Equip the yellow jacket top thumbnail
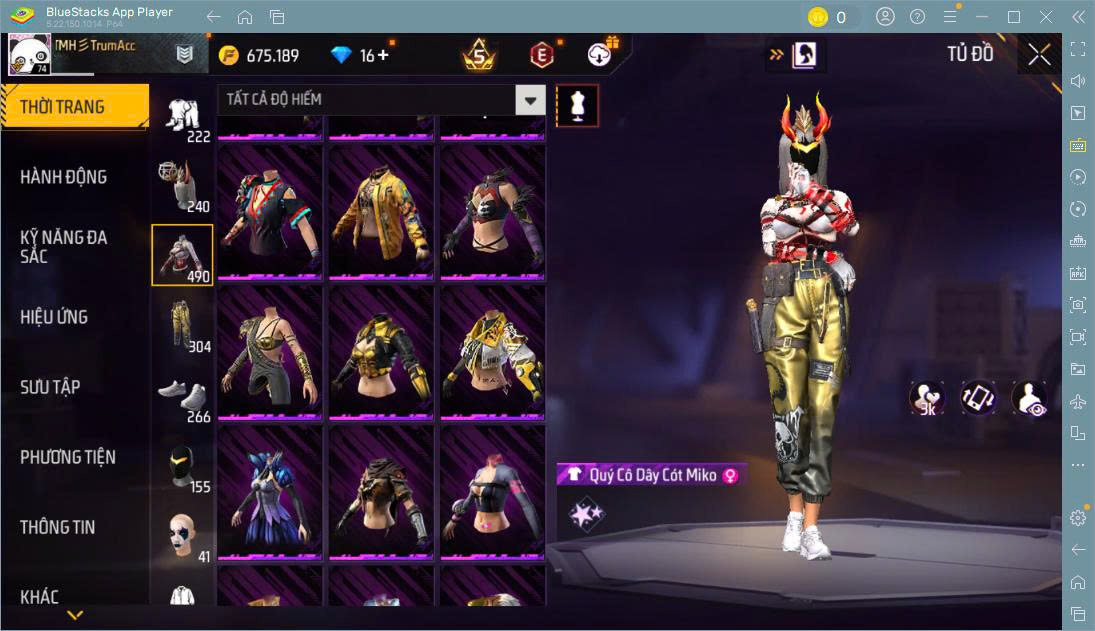 381,212
